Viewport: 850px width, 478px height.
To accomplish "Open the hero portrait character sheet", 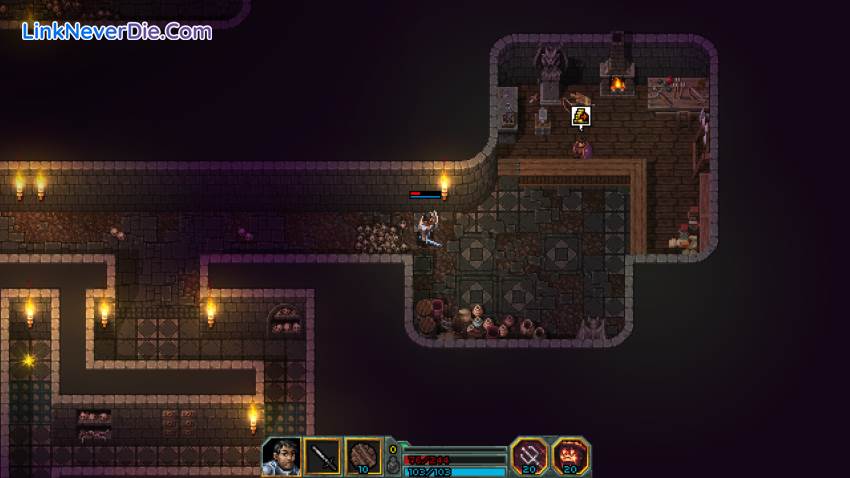I will click(281, 456).
